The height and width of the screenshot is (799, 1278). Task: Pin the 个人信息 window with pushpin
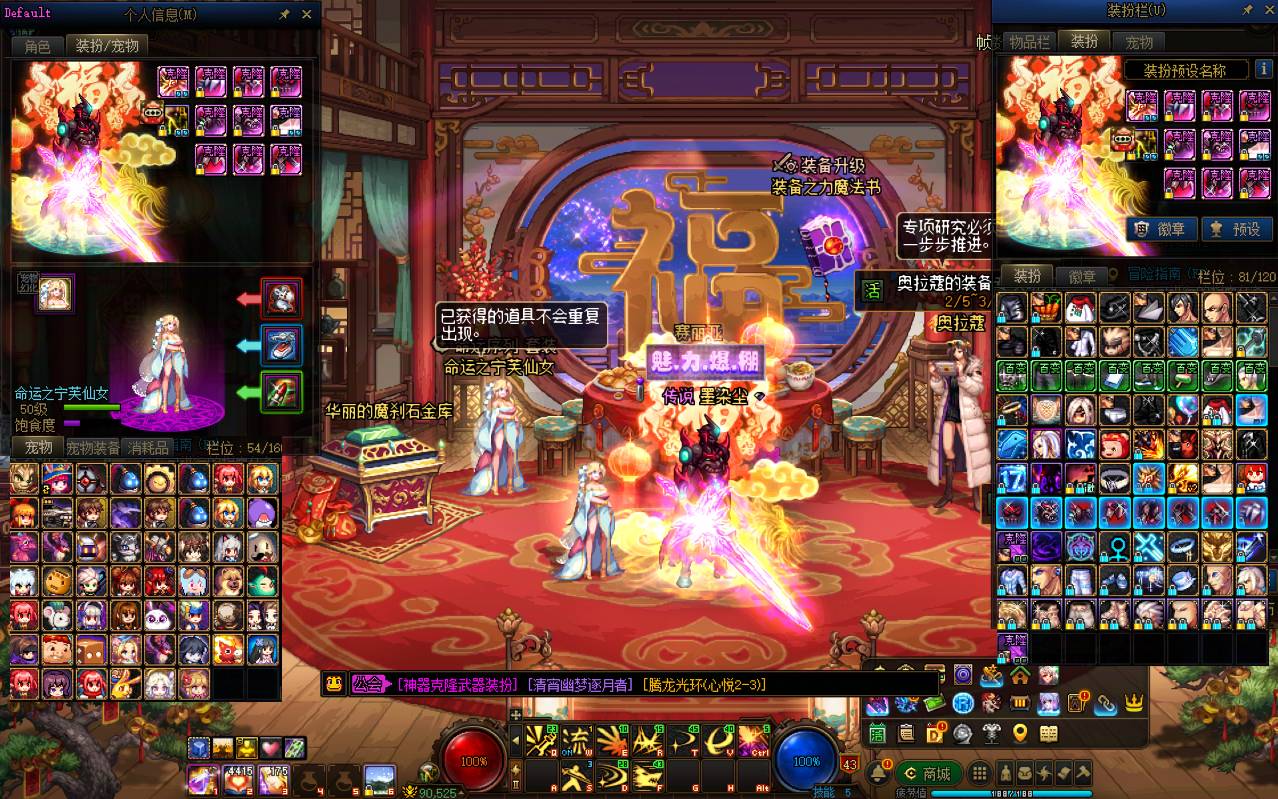coord(285,14)
